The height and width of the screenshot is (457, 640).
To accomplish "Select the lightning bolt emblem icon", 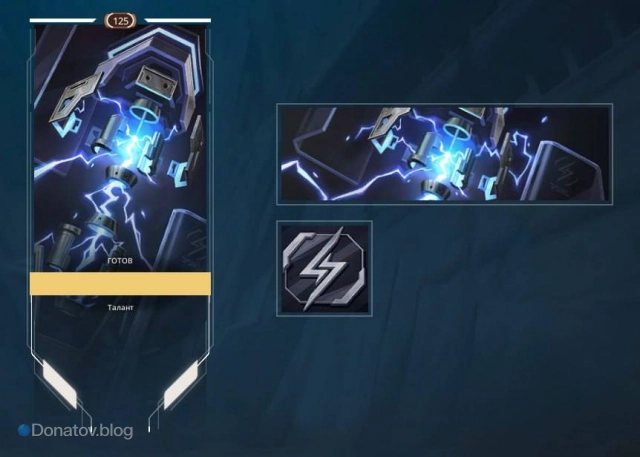I will pos(325,268).
